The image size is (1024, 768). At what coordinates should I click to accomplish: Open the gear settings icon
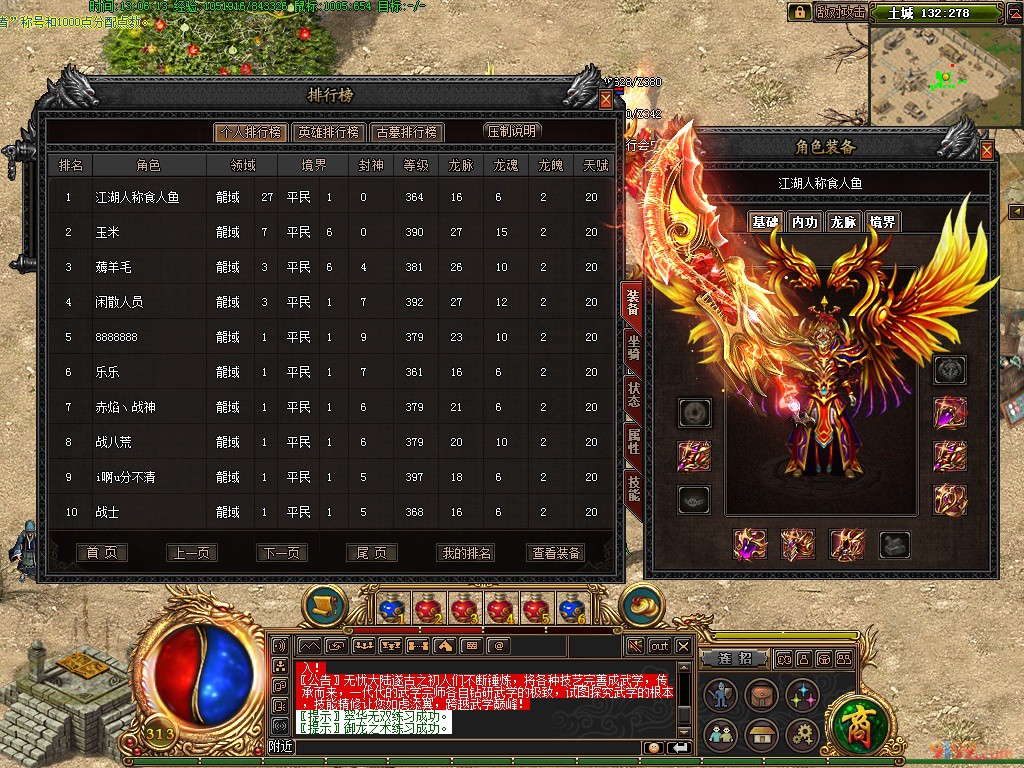[802, 735]
